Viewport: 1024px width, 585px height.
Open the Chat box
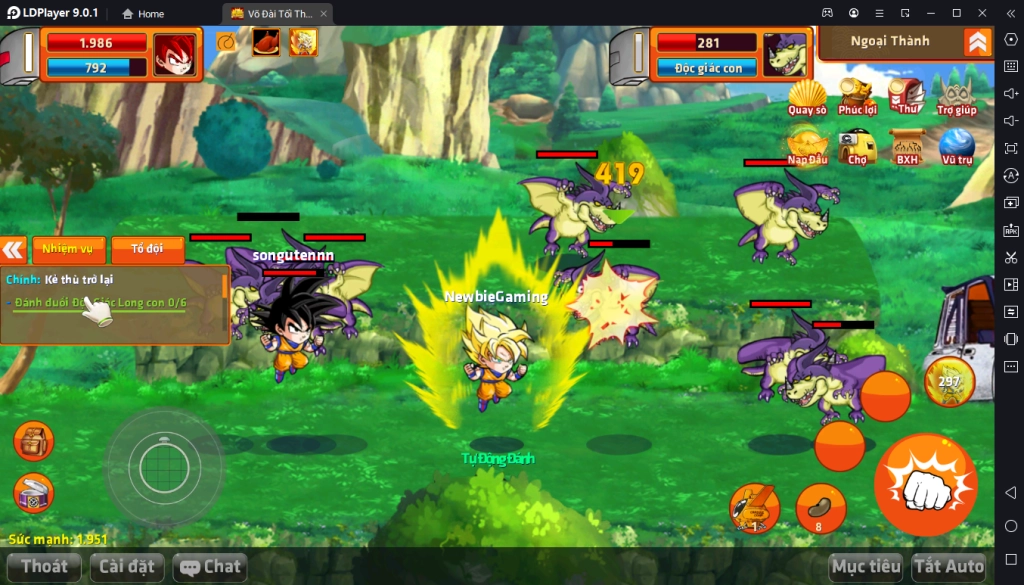[210, 567]
